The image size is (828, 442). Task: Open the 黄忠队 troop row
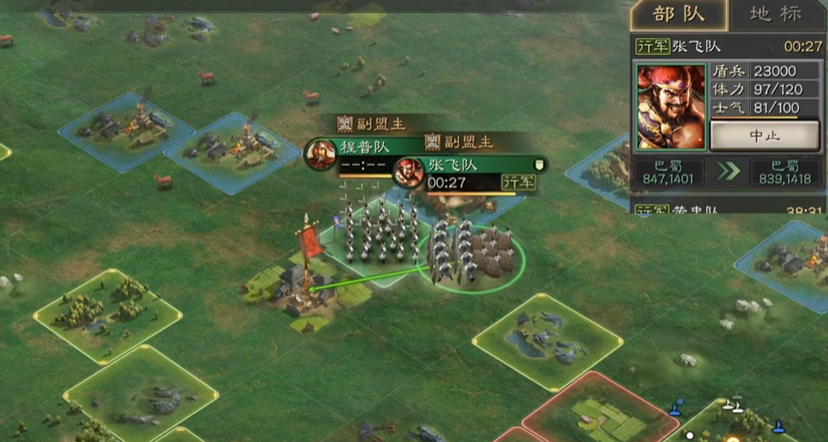(728, 211)
